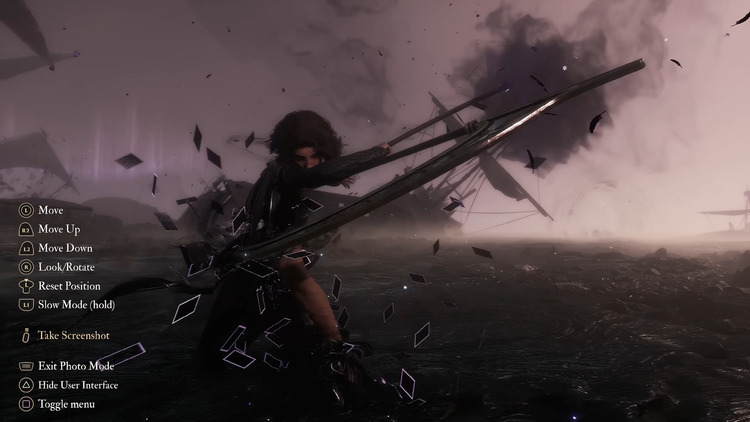Select the Toggle menu option
Viewport: 750px width, 422px height.
click(66, 404)
